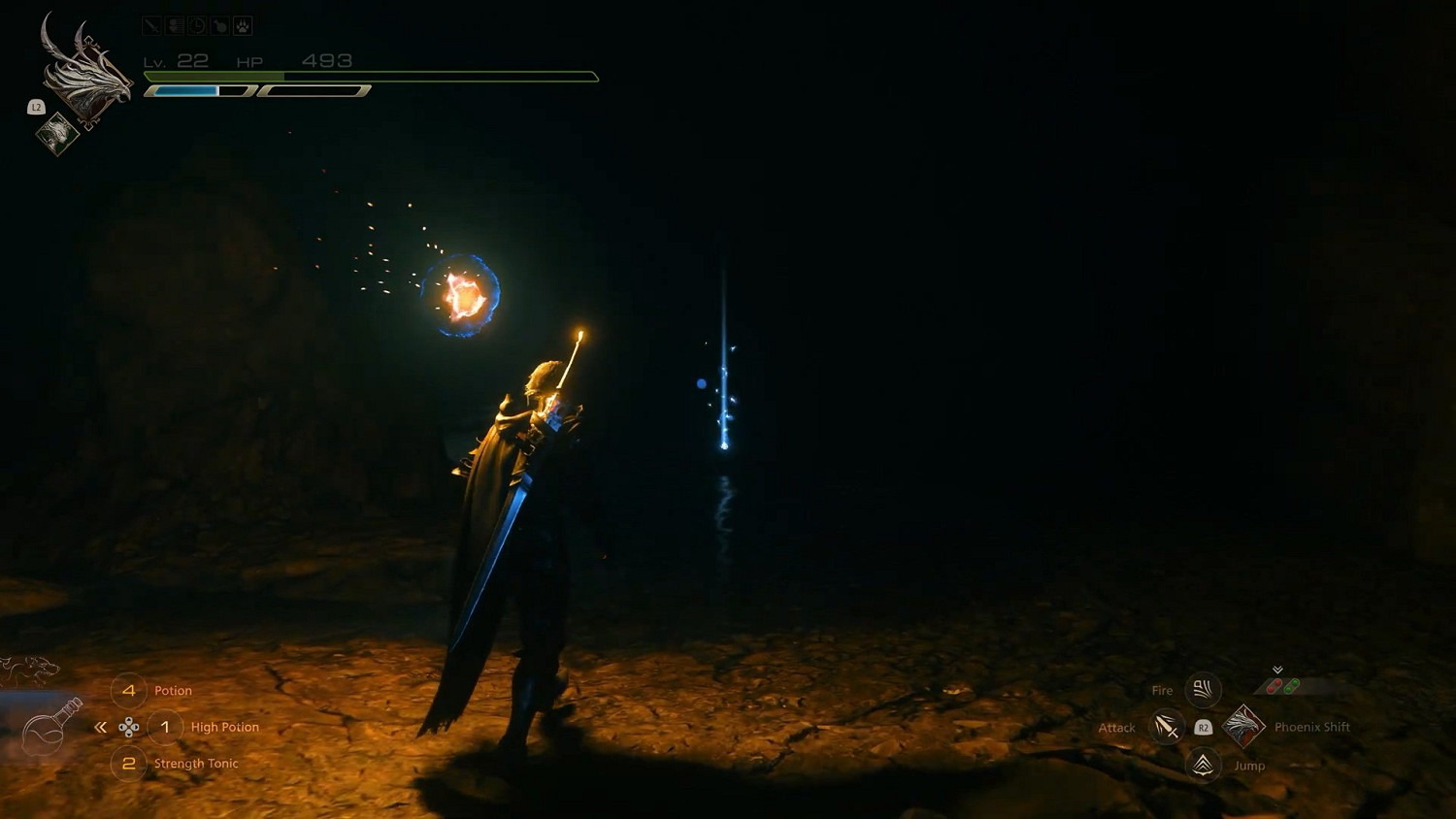Click the R2 button prompt
This screenshot has height=819, width=1456.
1204,727
